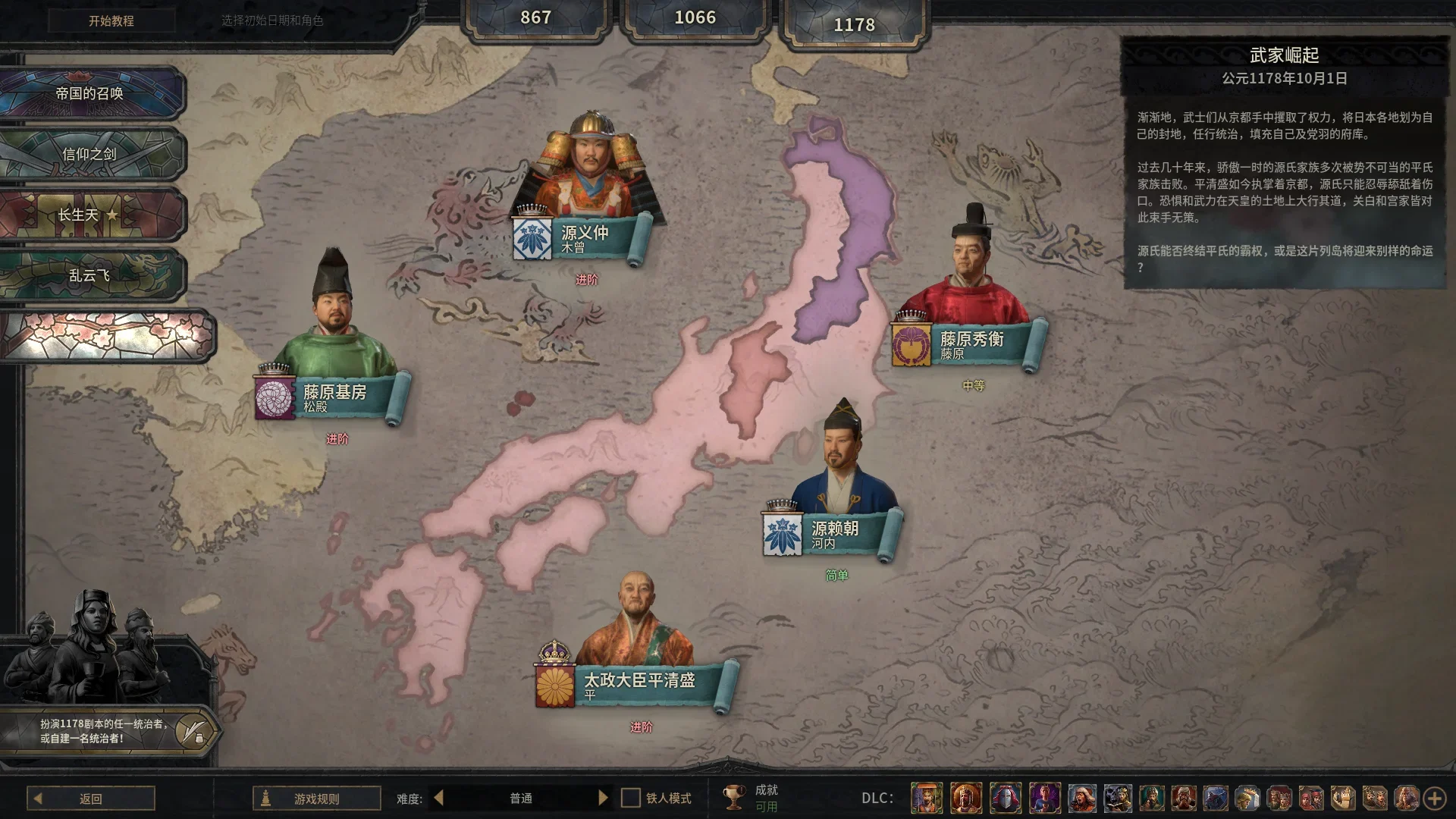Image resolution: width=1456 pixels, height=819 pixels.
Task: Click the chess pawn icon on 游戏规则 button
Action: 266,797
